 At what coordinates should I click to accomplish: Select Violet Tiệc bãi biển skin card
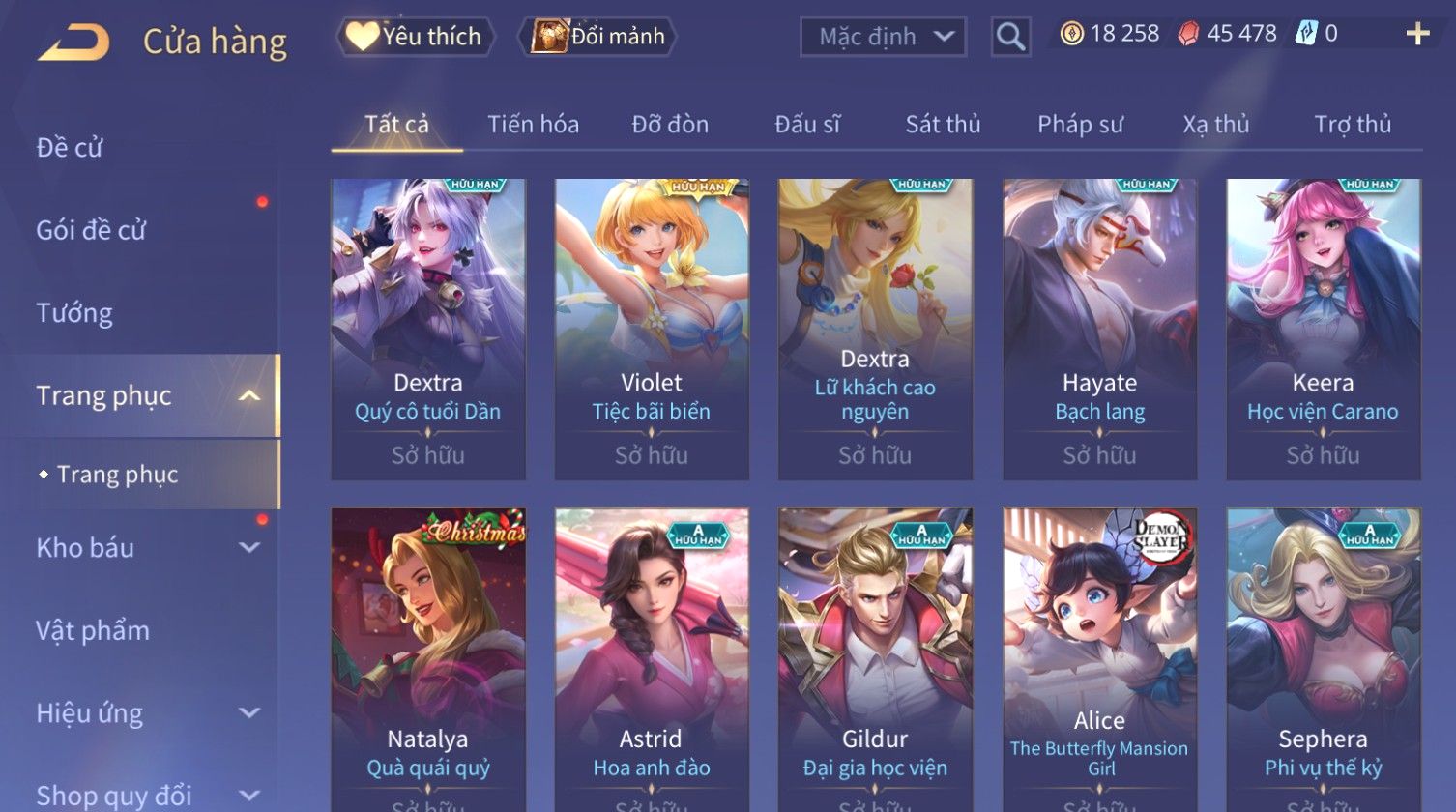(652, 329)
